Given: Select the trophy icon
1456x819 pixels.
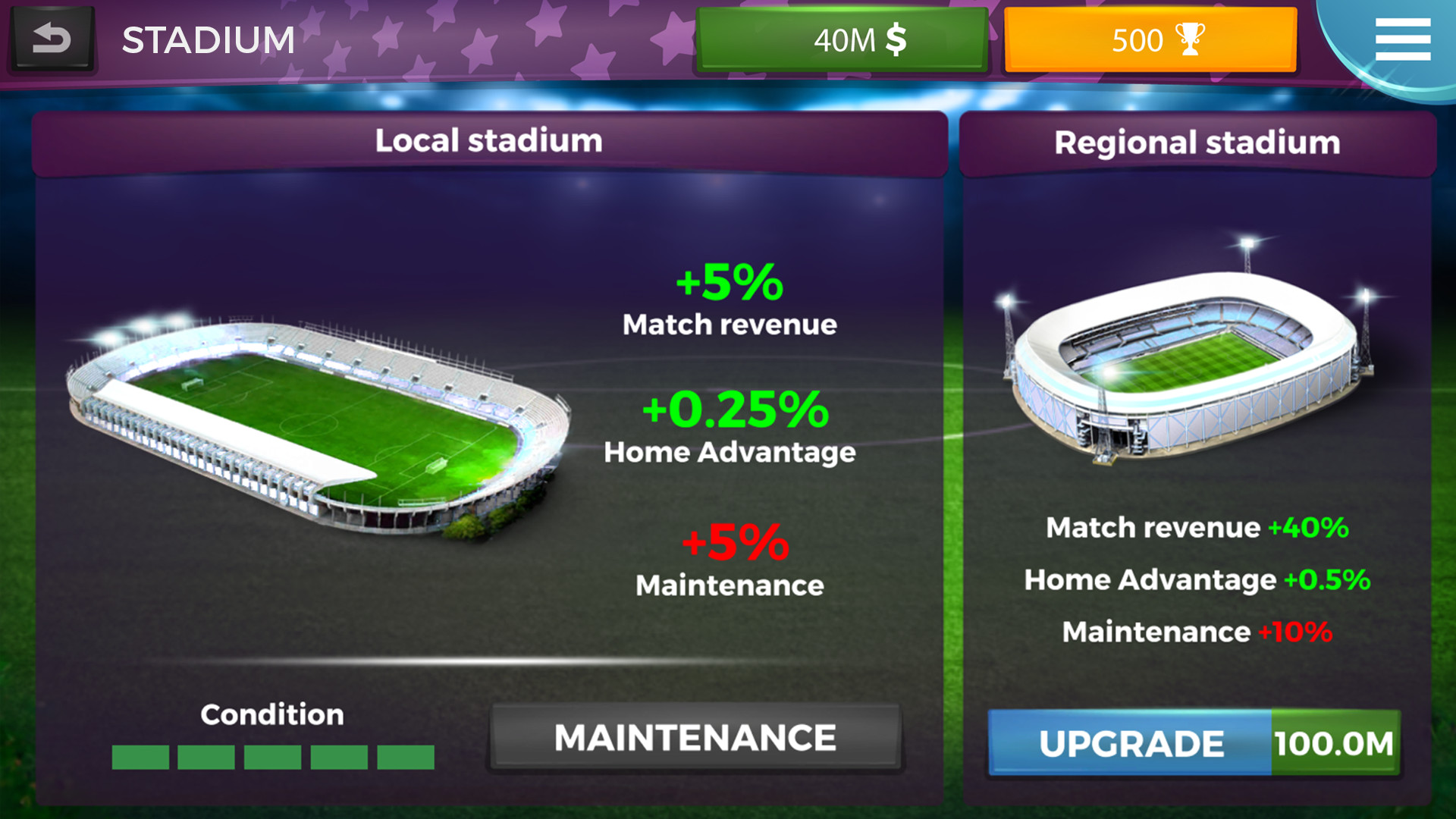Looking at the screenshot, I should click(x=1191, y=39).
